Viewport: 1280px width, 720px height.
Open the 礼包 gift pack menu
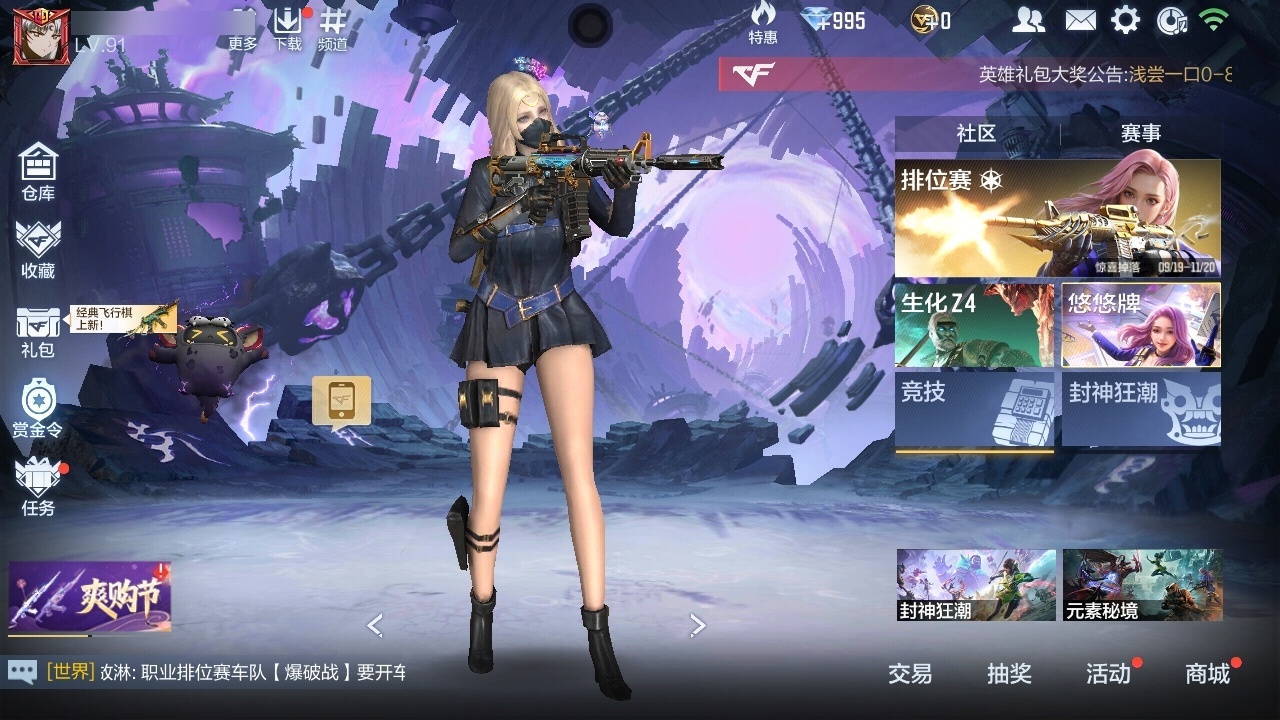(38, 330)
